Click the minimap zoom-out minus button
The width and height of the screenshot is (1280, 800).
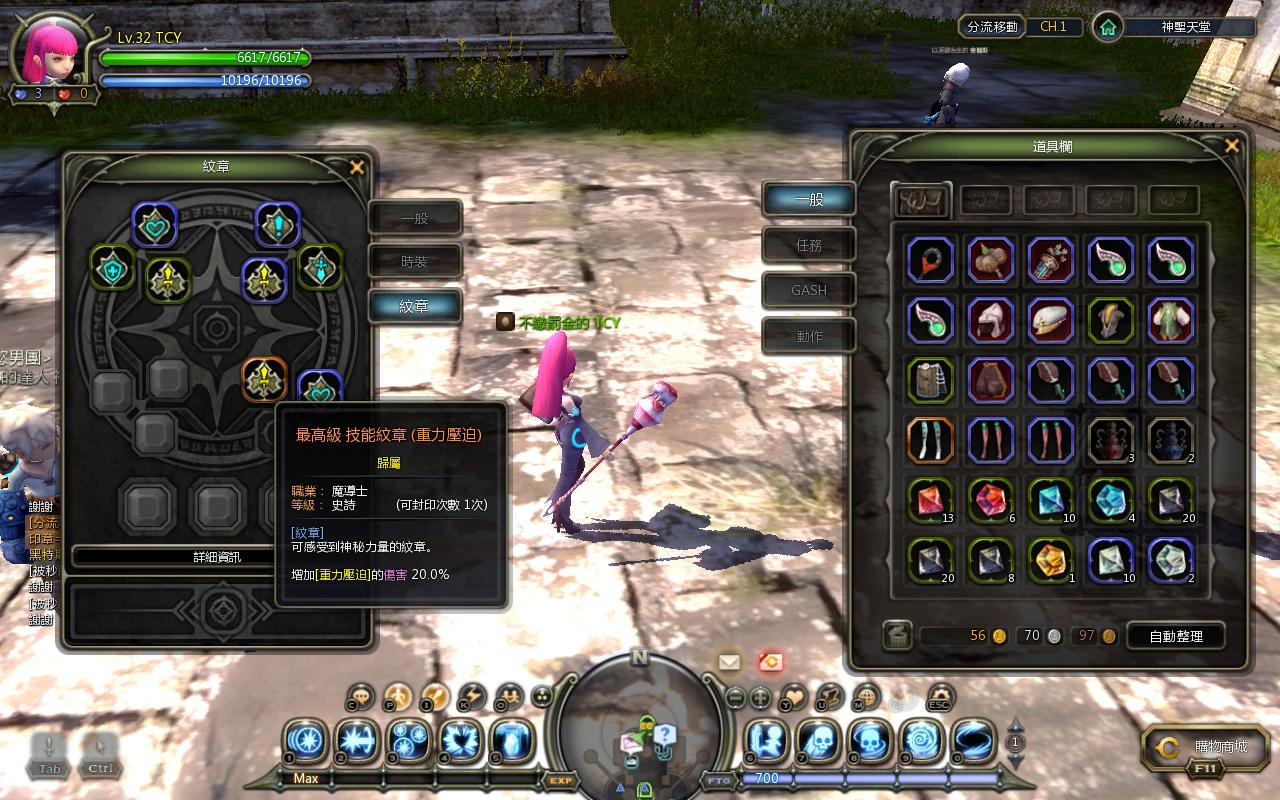point(735,697)
